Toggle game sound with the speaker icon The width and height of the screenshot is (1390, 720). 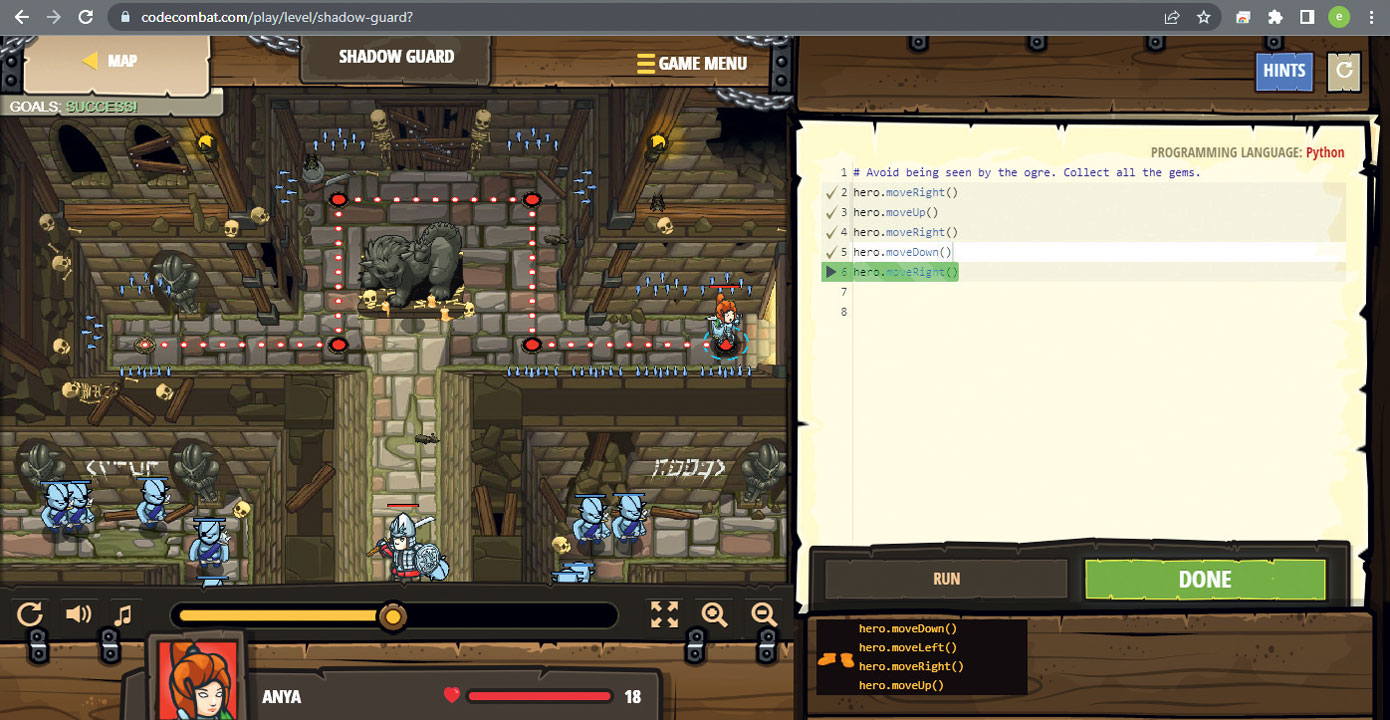(78, 614)
